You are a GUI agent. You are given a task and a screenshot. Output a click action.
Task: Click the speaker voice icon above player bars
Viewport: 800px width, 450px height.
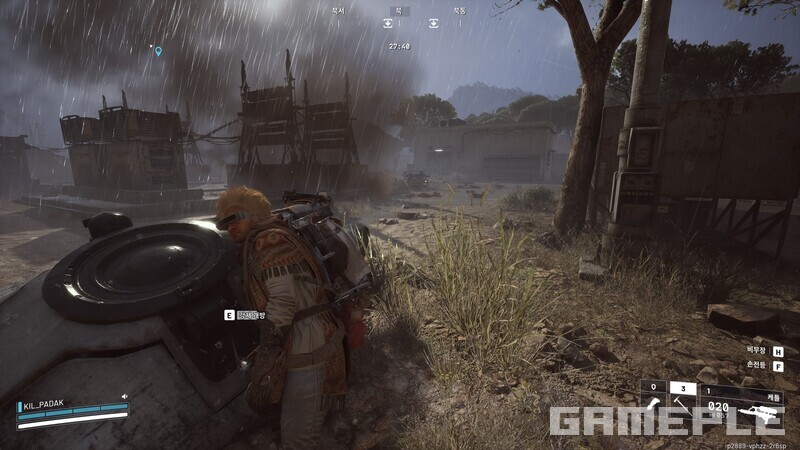click(125, 396)
